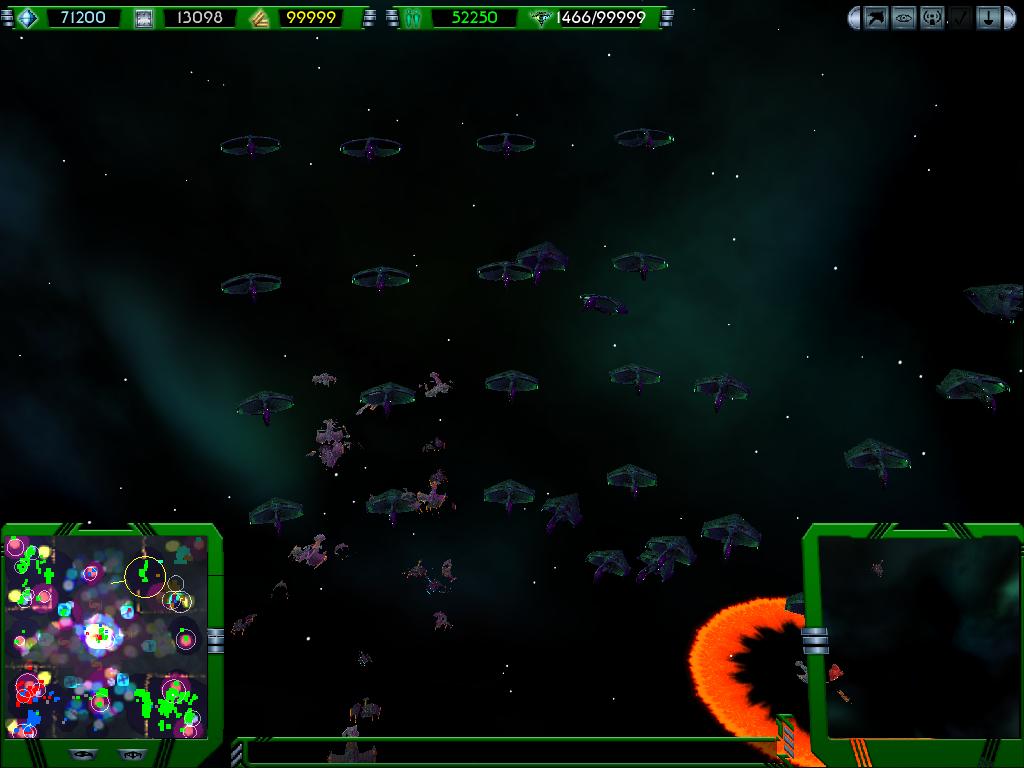Image resolution: width=1024 pixels, height=768 pixels.
Task: Click the down-arrow button in top bar
Action: (988, 18)
